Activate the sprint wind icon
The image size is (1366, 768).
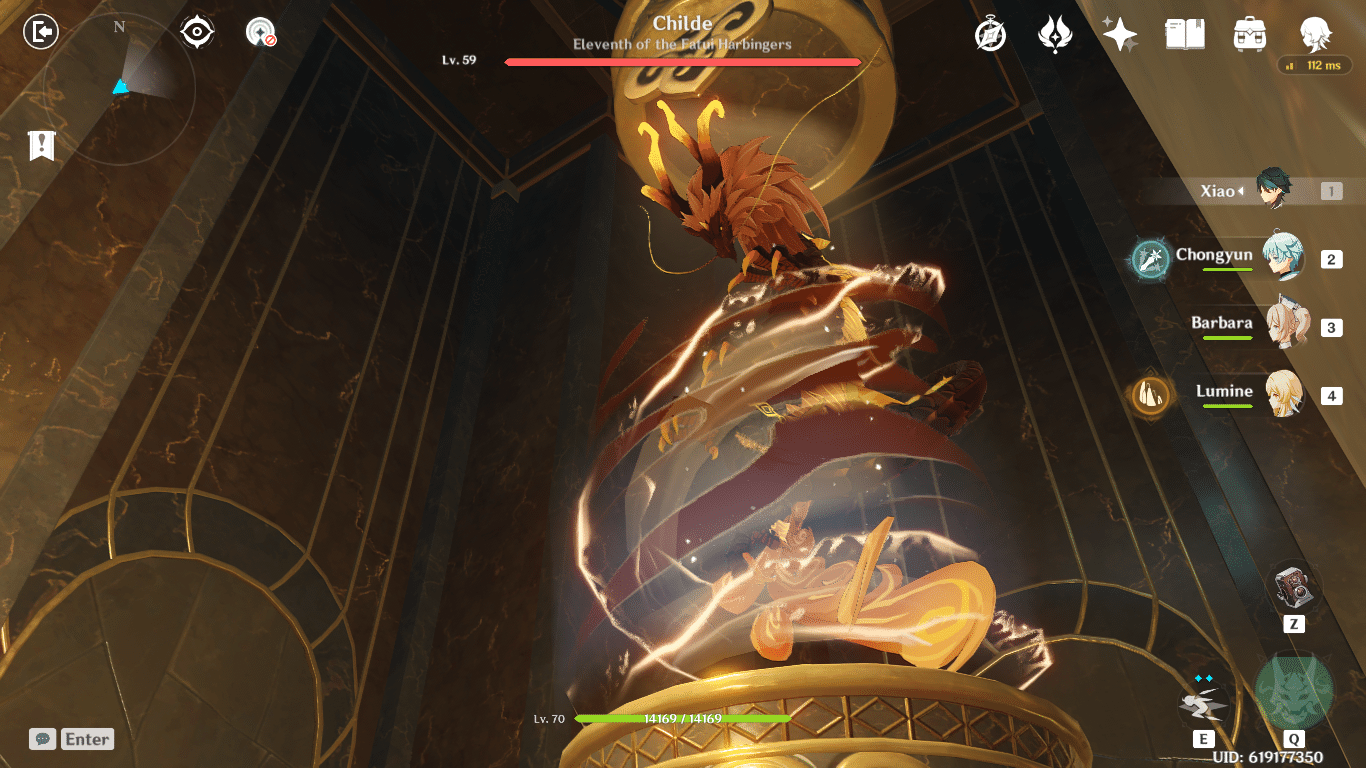point(1205,703)
